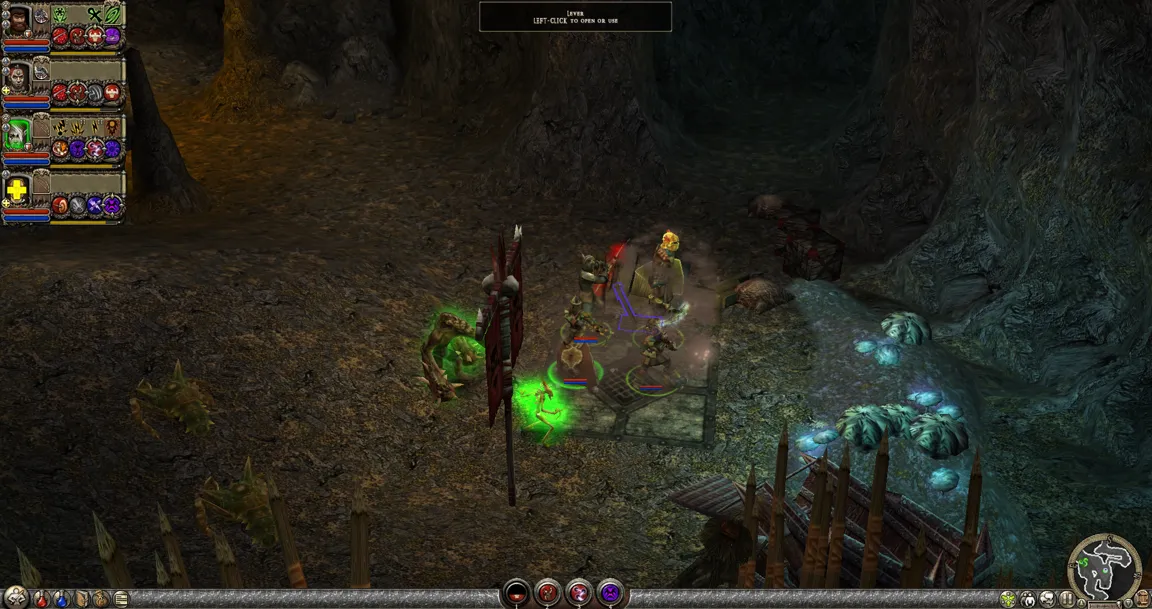This screenshot has width=1152, height=609.
Task: Click the black-and-red orb on the center hotbar
Action: coord(516,594)
